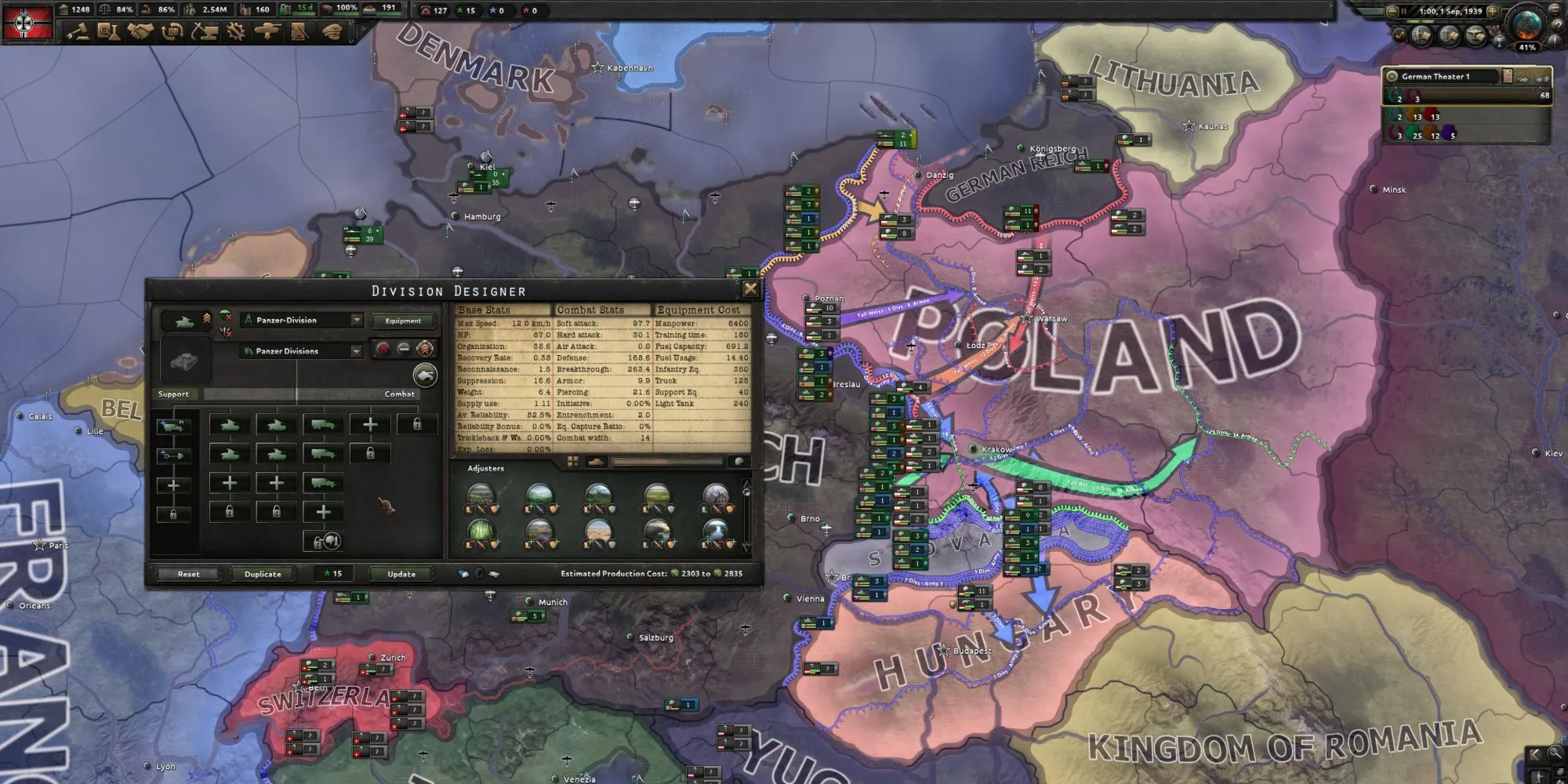This screenshot has height=784, width=1568.
Task: Expand the Panzer-Division template name dropdown
Action: 357,321
